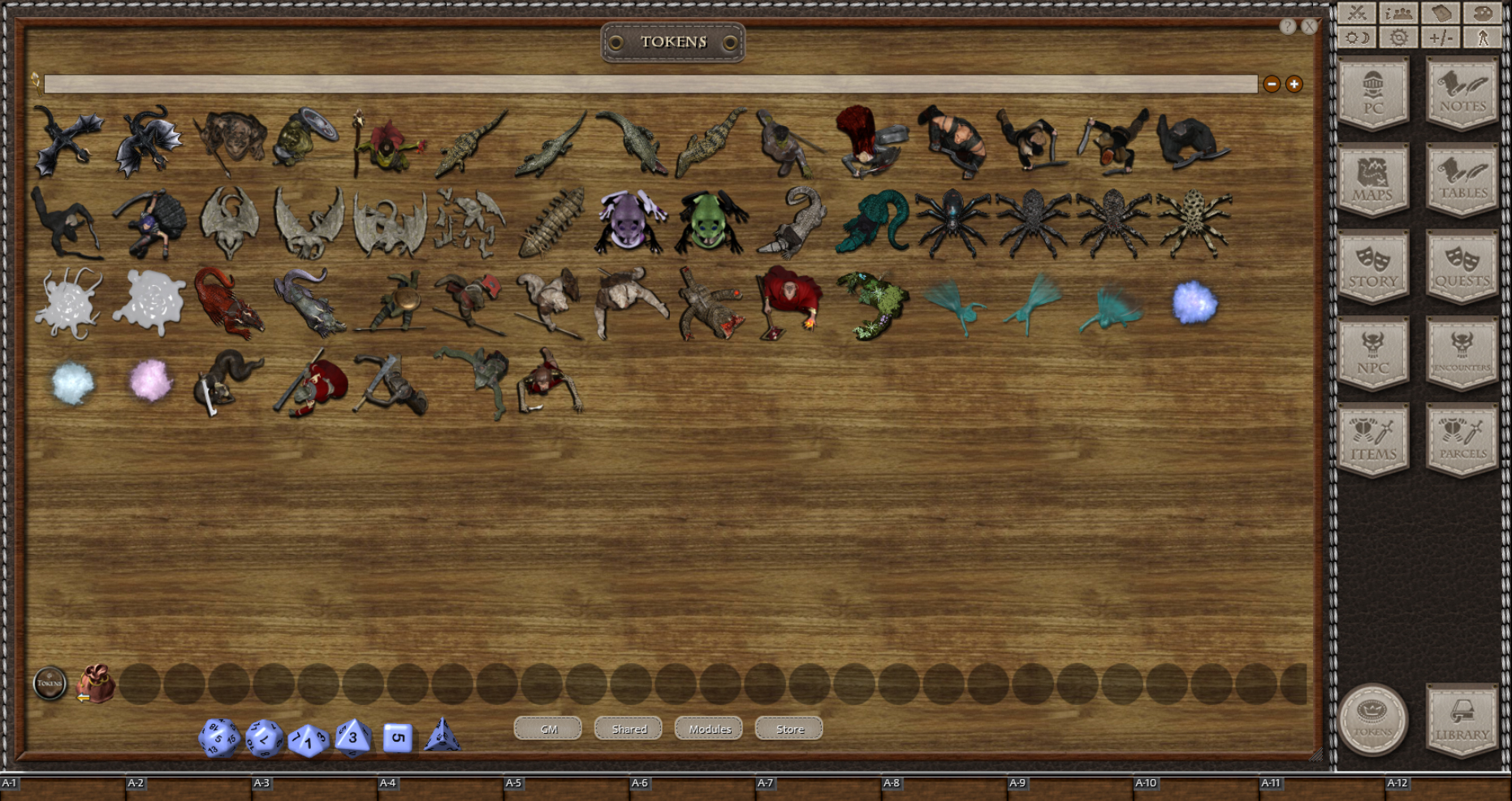This screenshot has height=801, width=1512.
Task: Click the question mark help button
Action: tap(1288, 27)
